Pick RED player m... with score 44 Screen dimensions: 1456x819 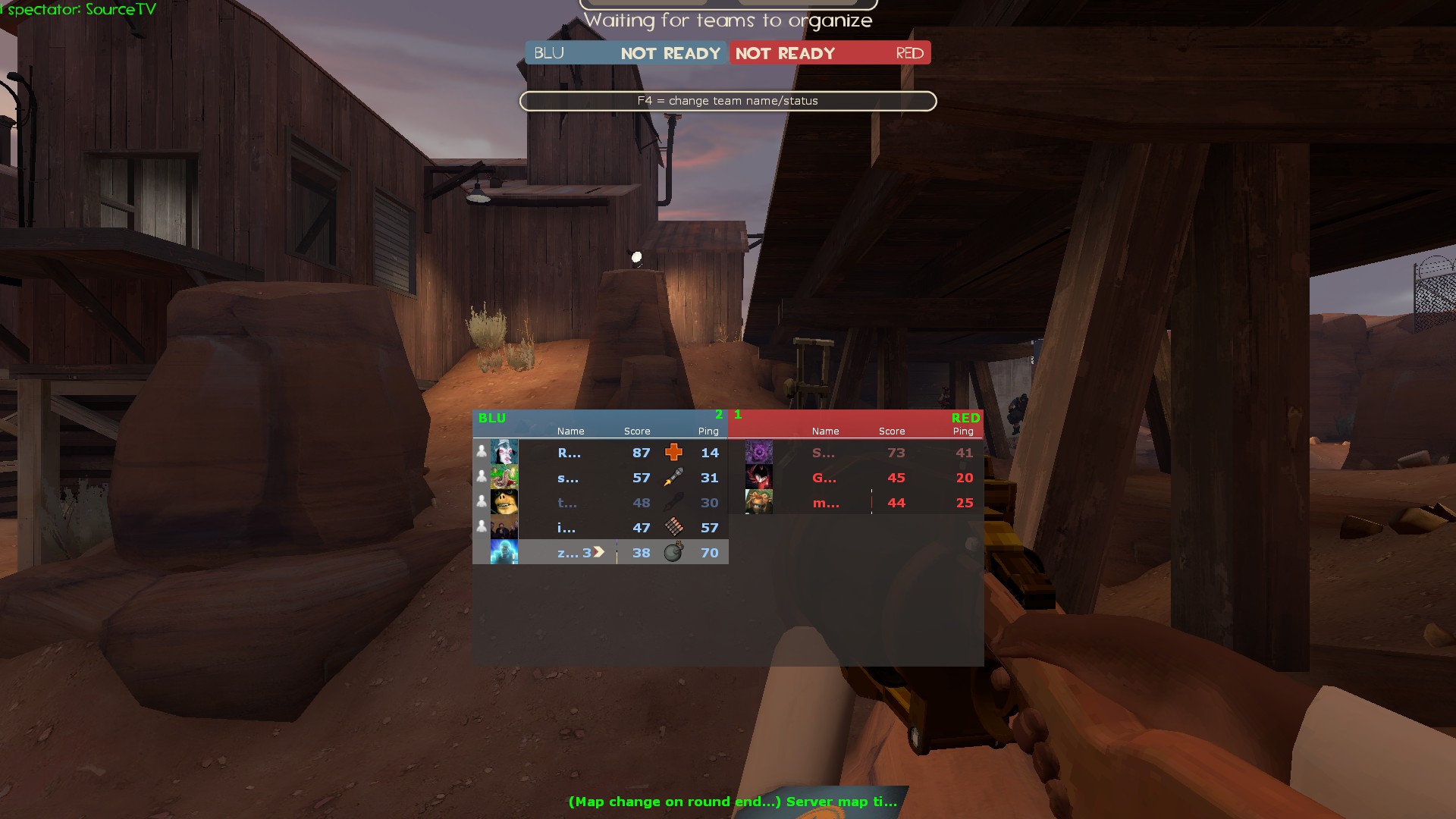[x=855, y=503]
